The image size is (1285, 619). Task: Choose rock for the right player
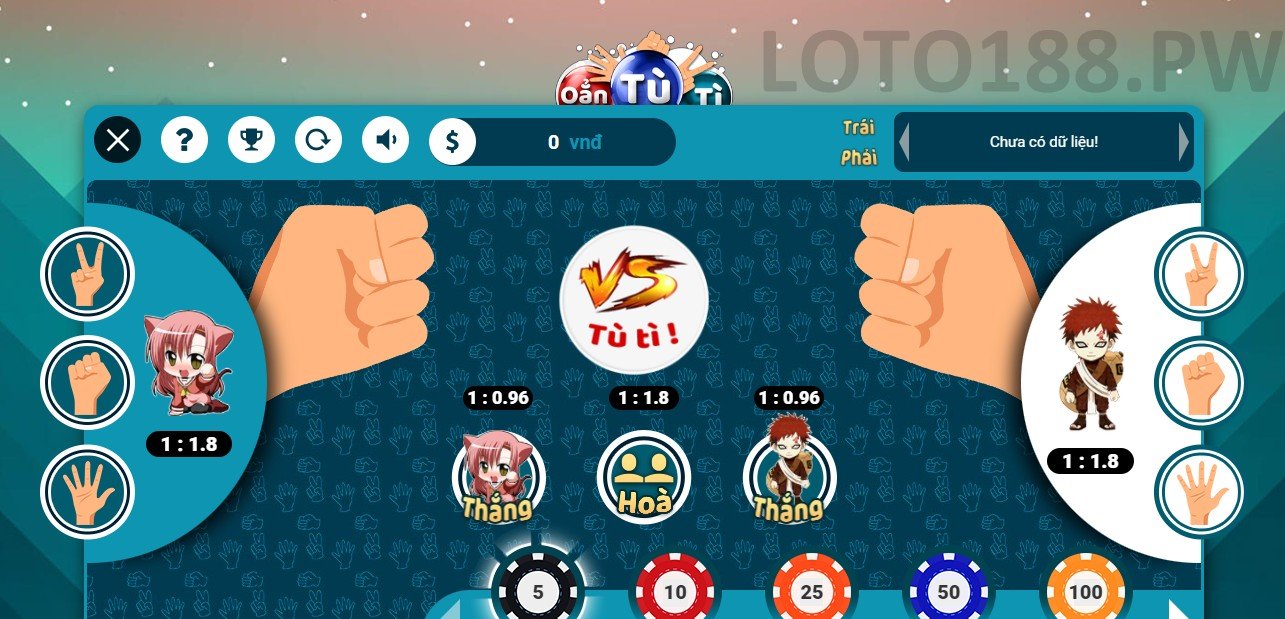1199,382
